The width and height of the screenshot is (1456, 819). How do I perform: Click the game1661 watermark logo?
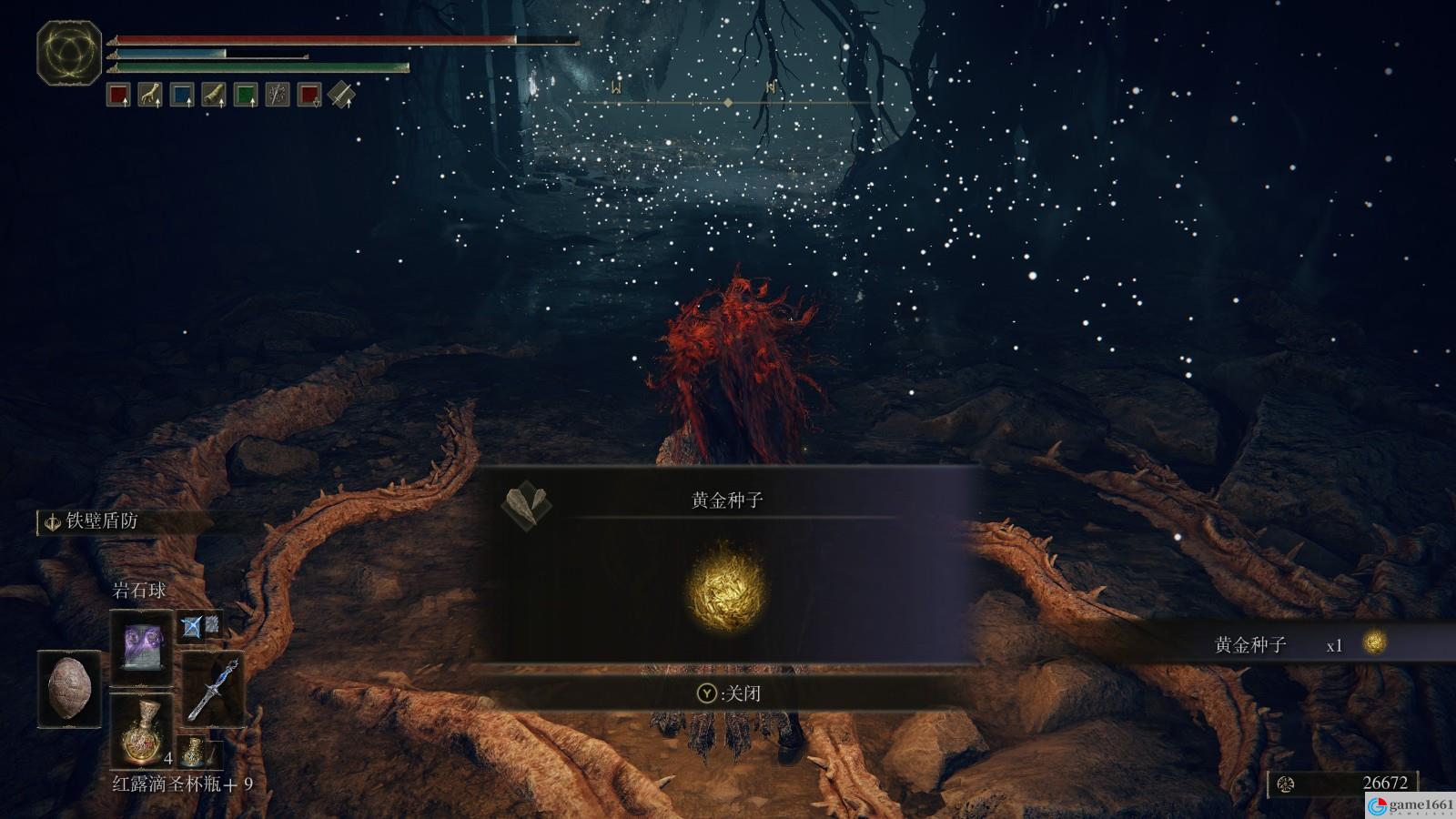click(1411, 805)
